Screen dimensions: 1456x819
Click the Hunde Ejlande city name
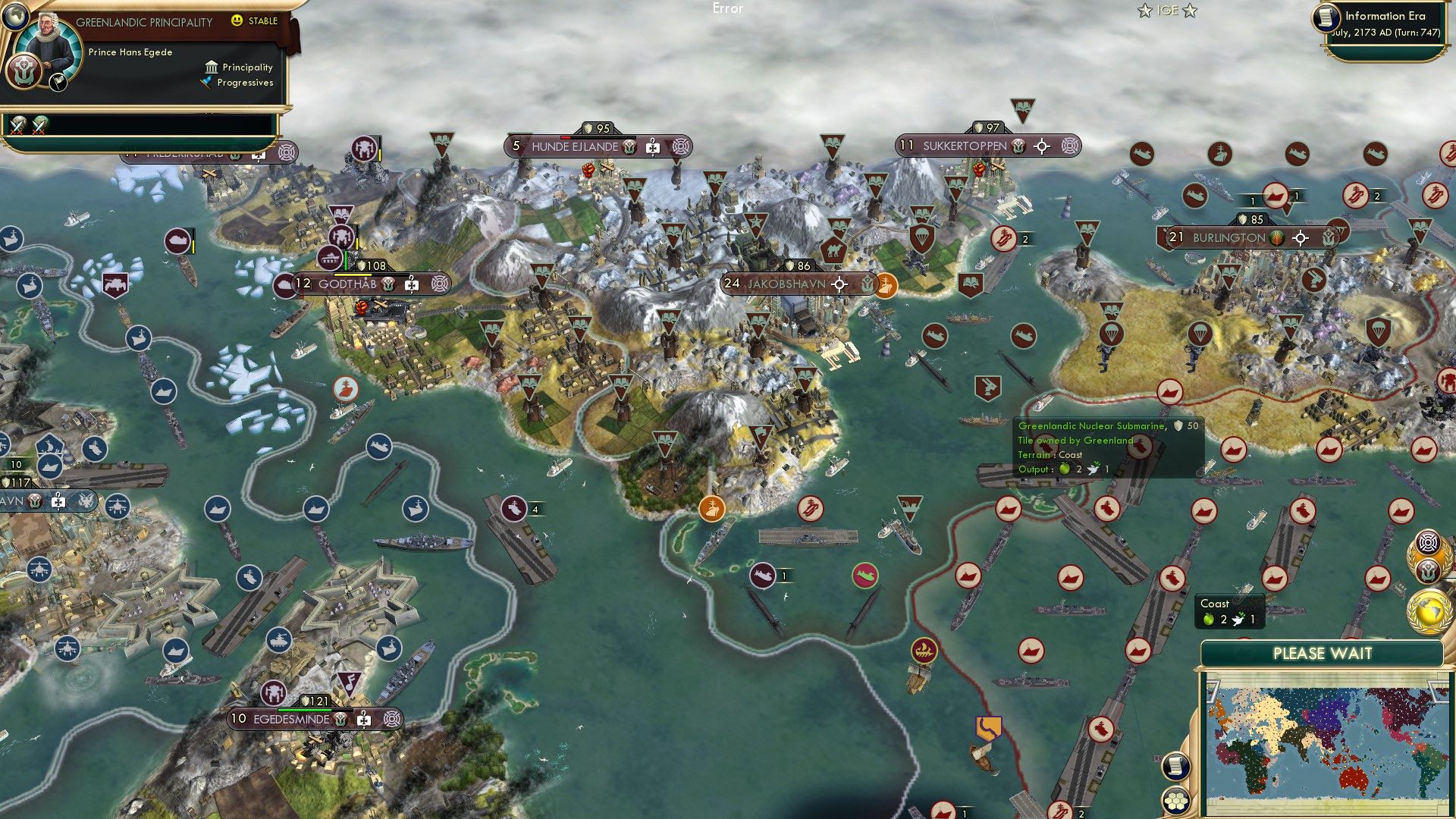tap(576, 147)
